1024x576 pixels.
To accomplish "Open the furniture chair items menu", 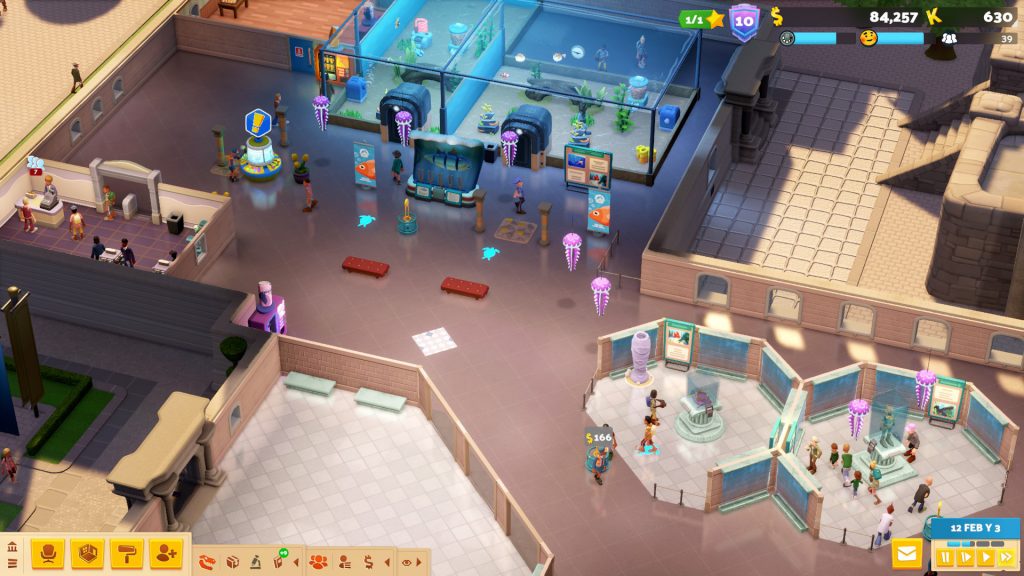I will click(x=48, y=553).
